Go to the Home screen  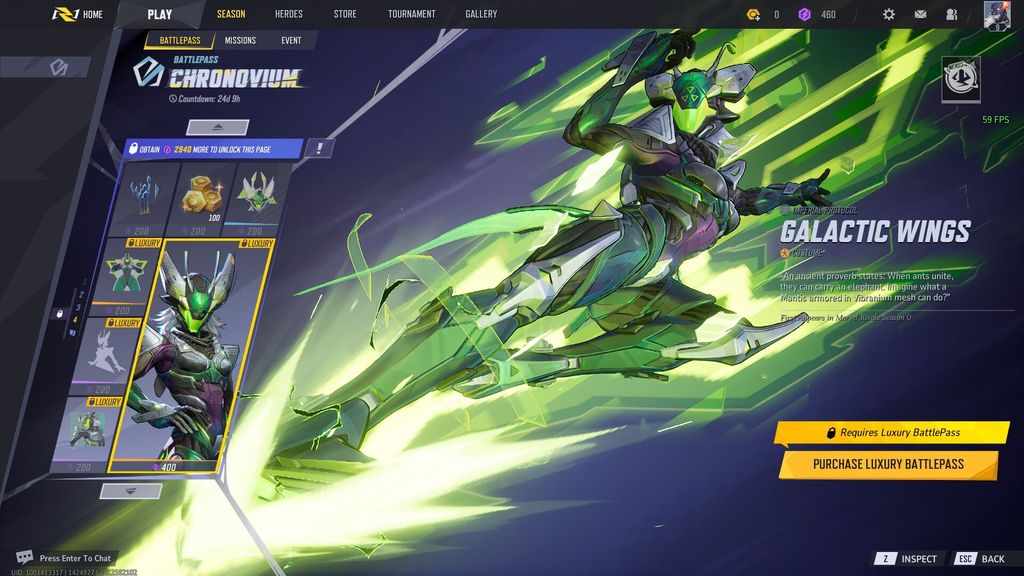coord(79,14)
